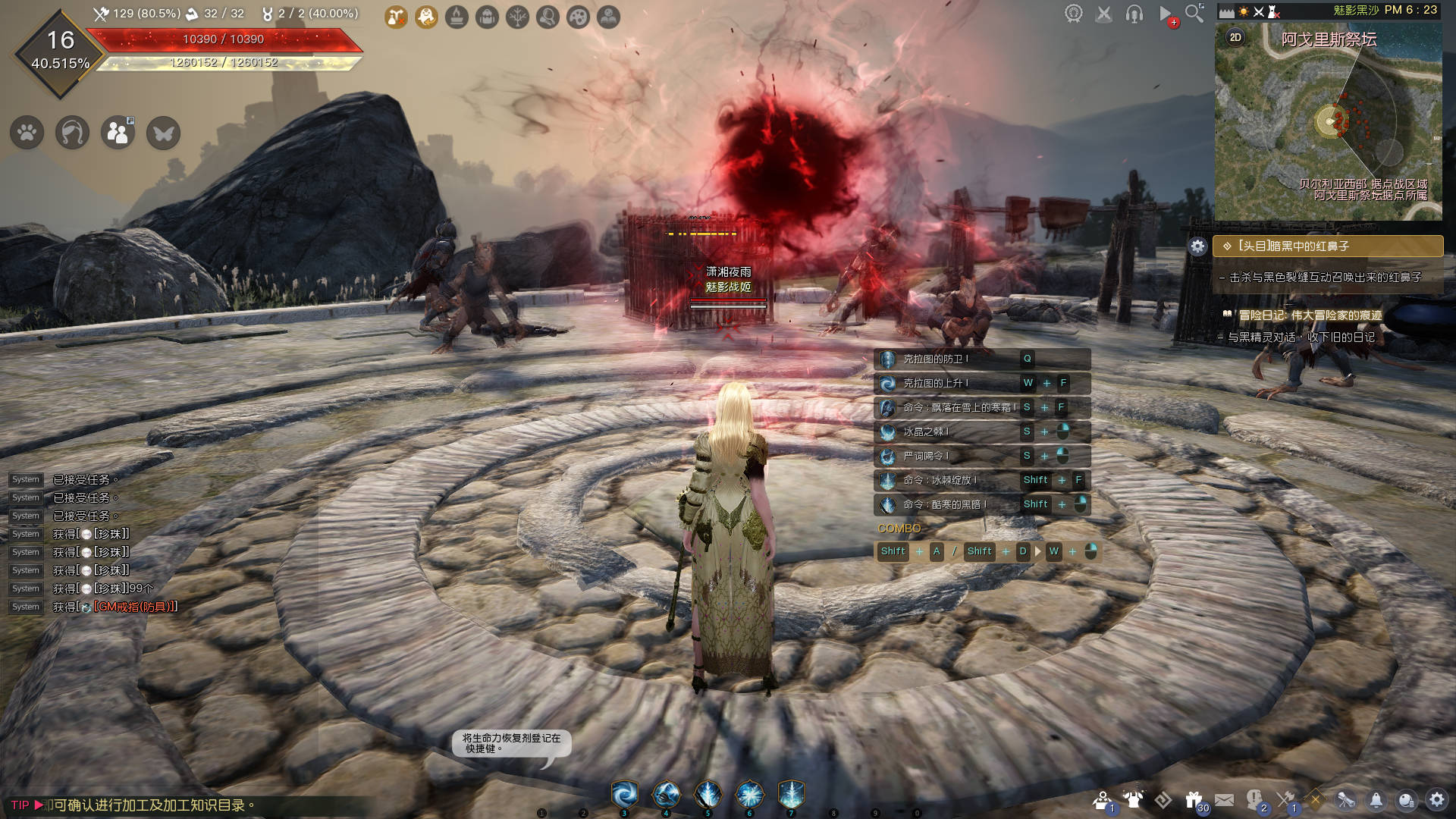Click the headset voice chat icon

[1134, 14]
